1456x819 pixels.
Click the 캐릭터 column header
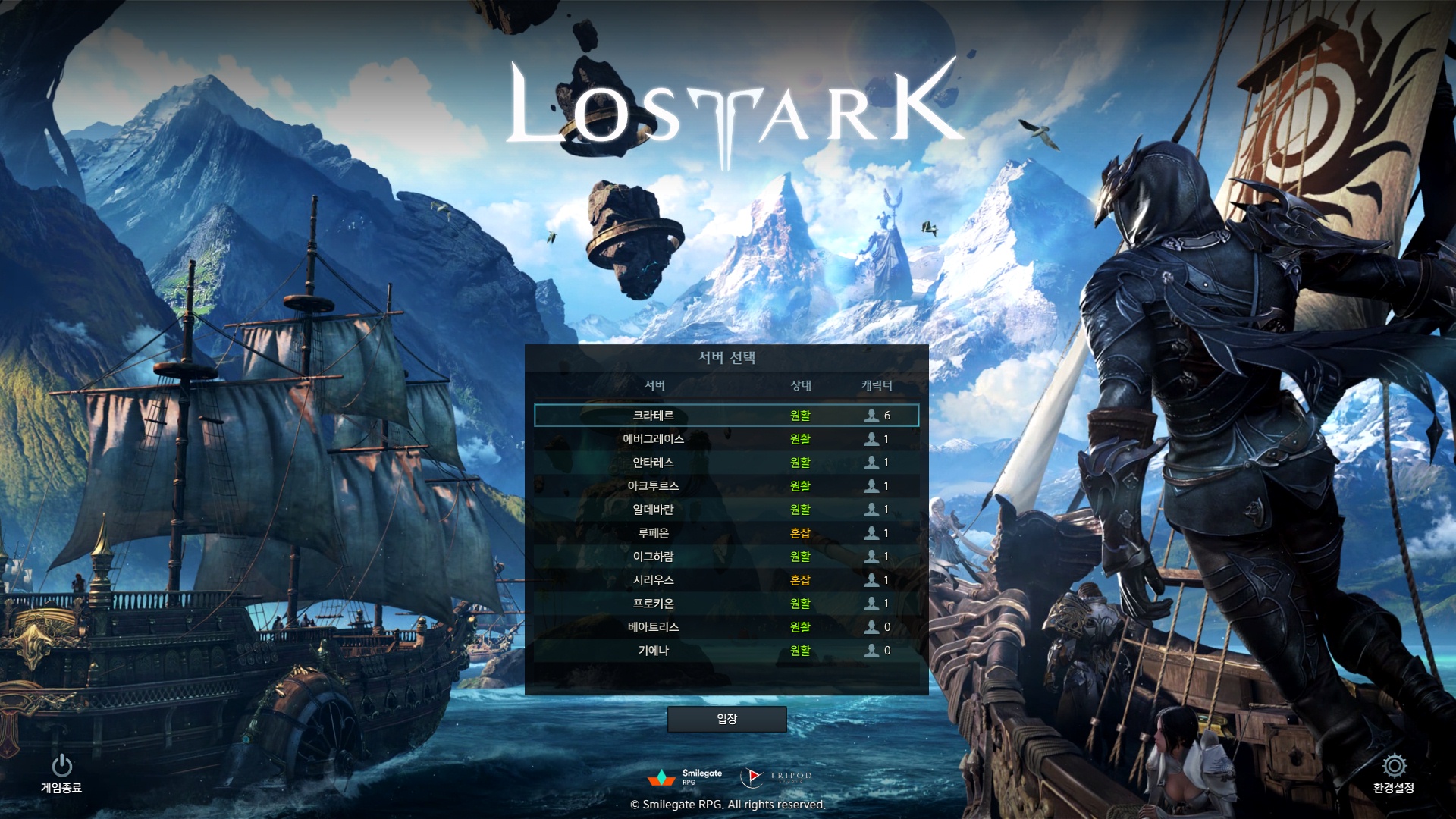click(x=877, y=385)
